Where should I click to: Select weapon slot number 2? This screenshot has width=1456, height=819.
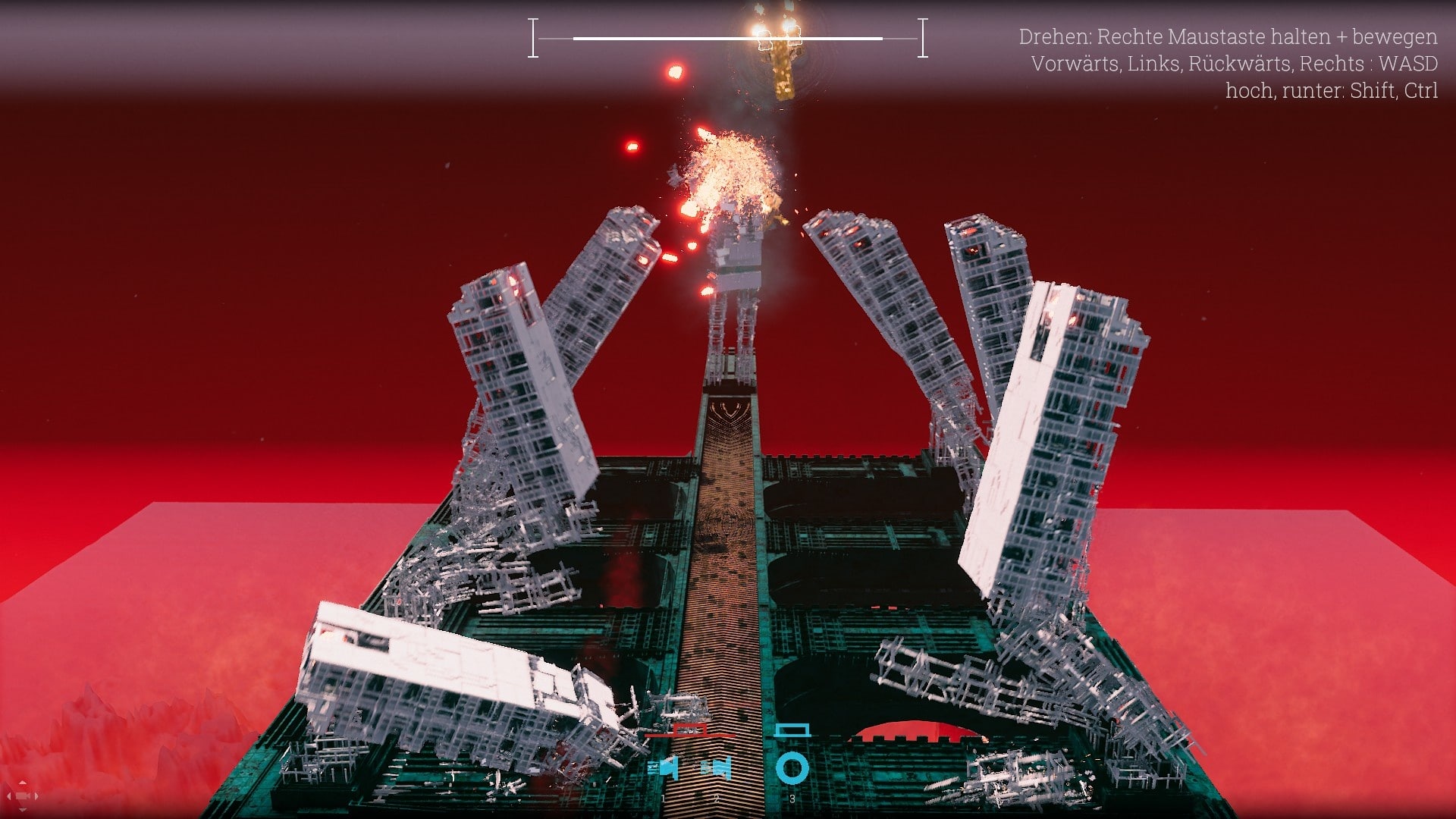[716, 768]
